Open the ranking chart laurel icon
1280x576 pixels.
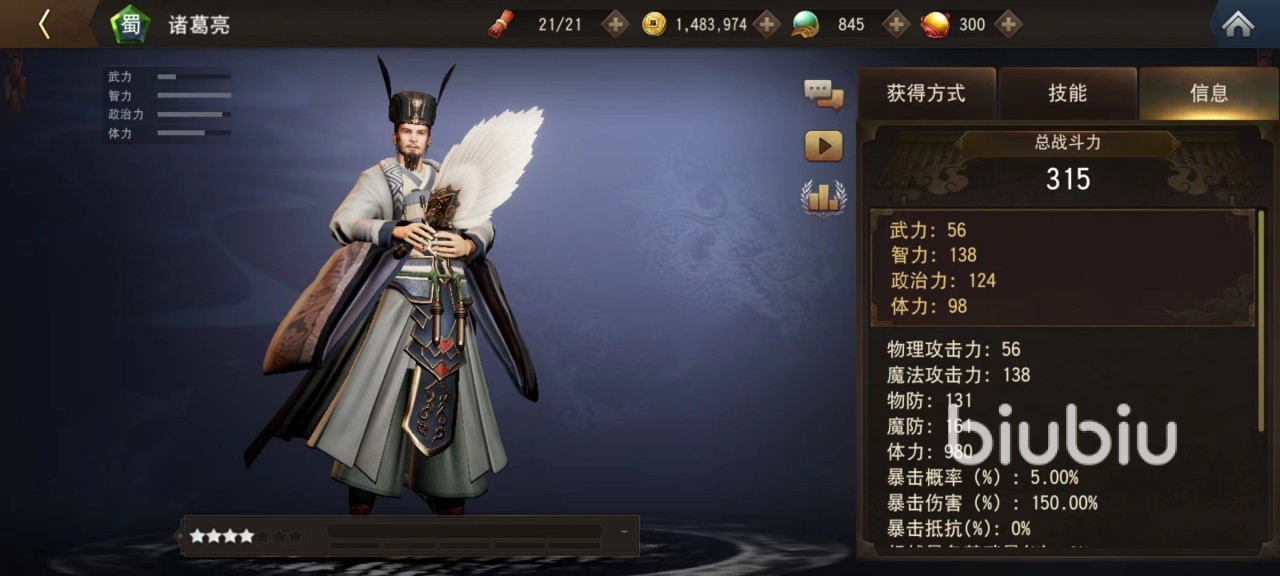pos(823,198)
